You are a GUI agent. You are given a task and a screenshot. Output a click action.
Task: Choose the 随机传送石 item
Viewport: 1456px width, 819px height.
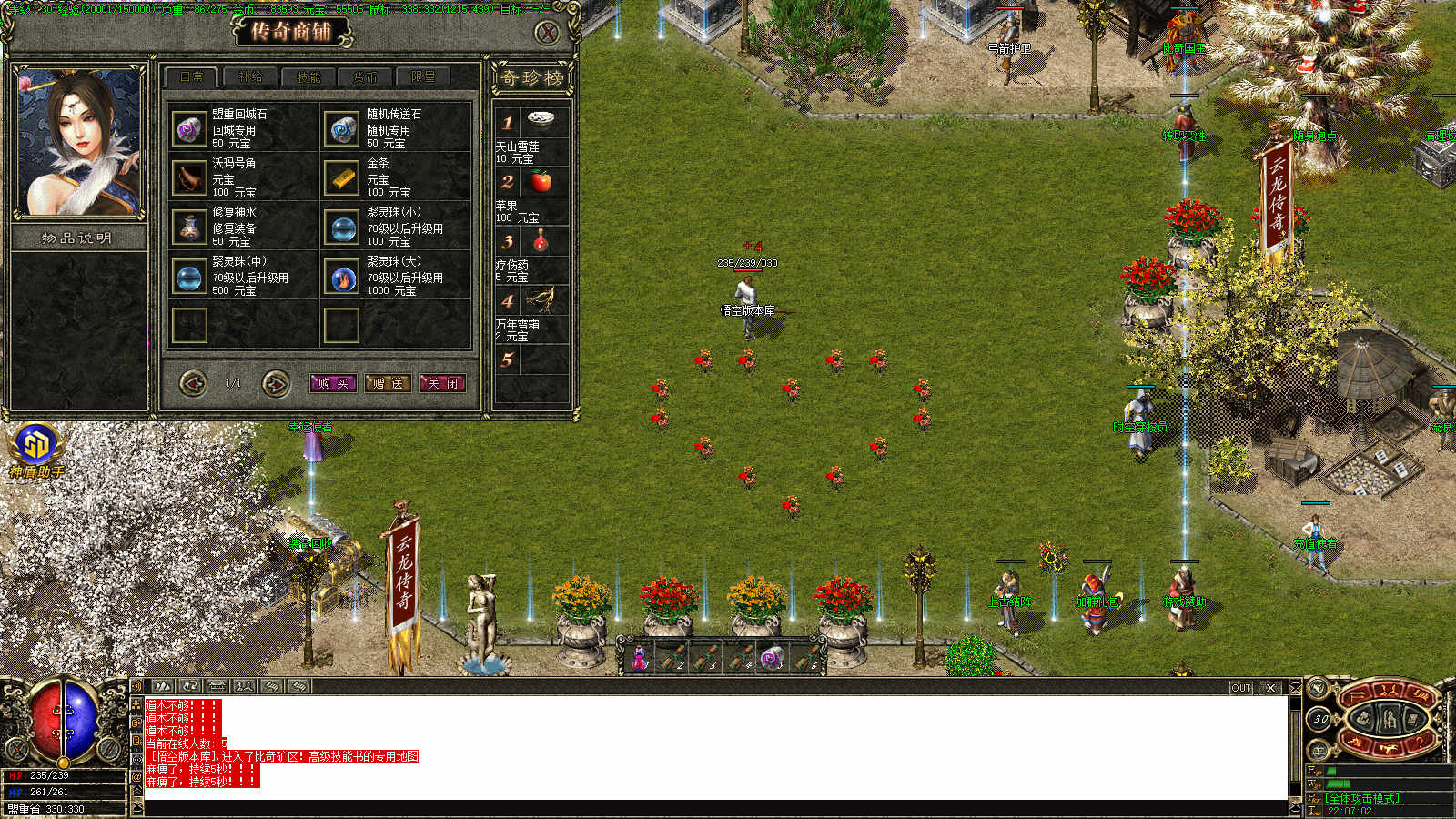tap(343, 129)
